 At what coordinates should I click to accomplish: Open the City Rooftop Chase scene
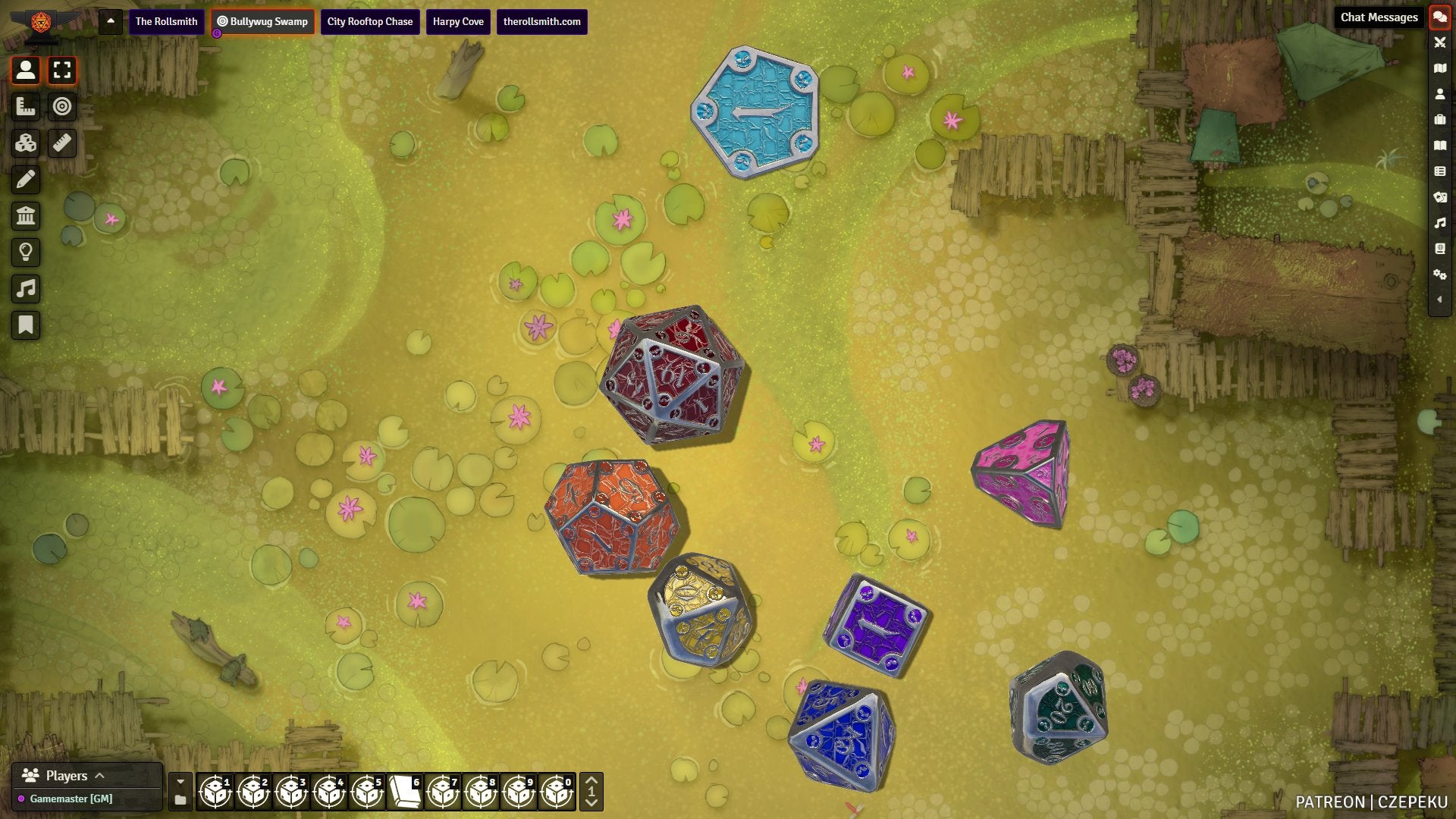pos(369,22)
